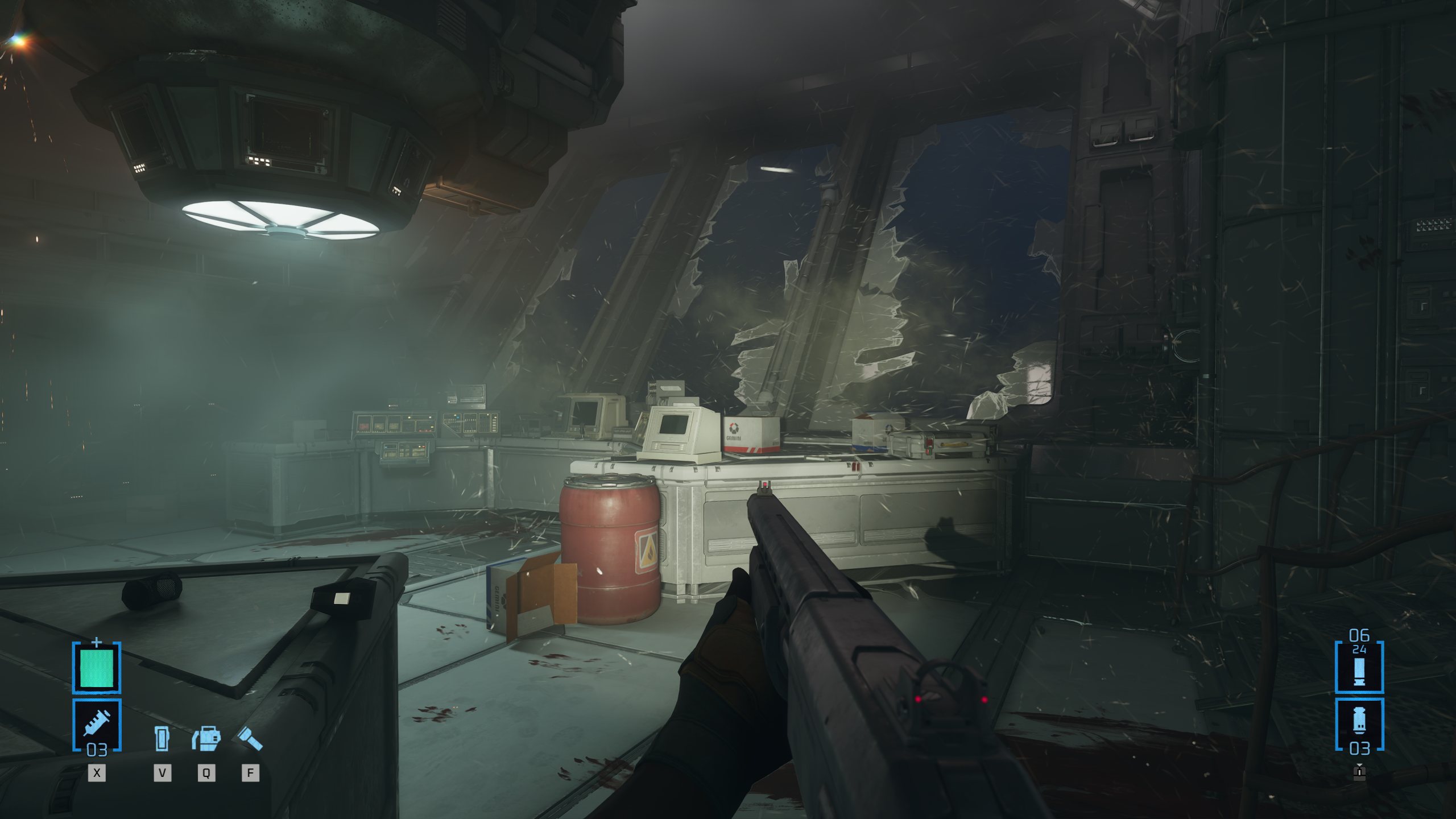
Task: Select the canister round slot showing 03
Action: coord(1359,724)
